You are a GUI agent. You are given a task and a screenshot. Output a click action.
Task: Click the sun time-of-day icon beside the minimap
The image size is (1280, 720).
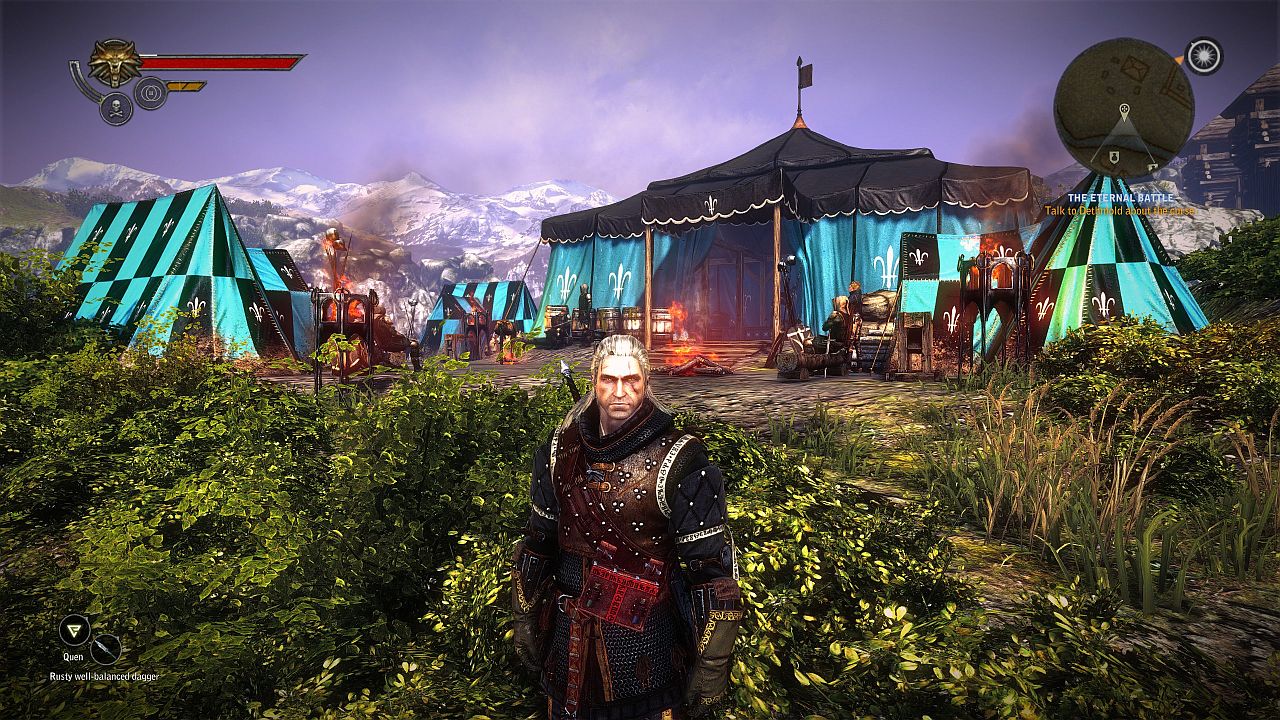point(1204,56)
